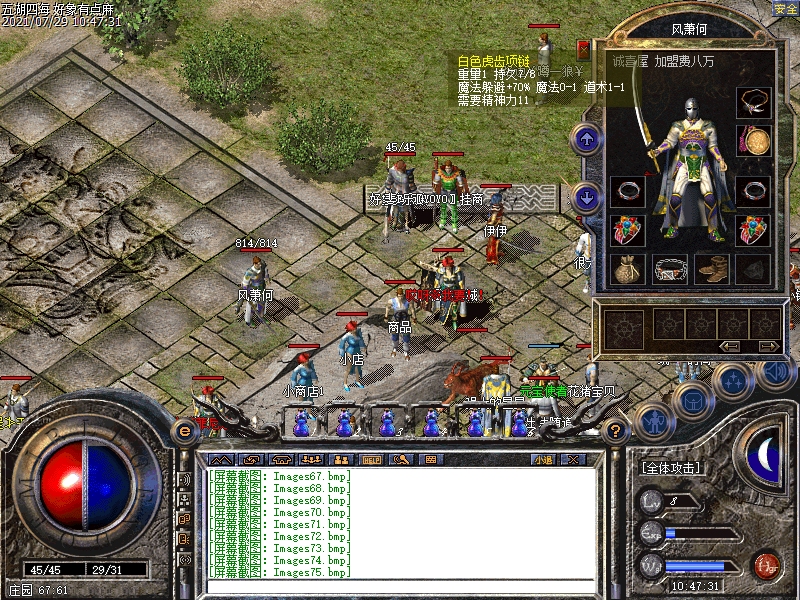
Task: Select the equipped necklace slot
Action: point(753,103)
